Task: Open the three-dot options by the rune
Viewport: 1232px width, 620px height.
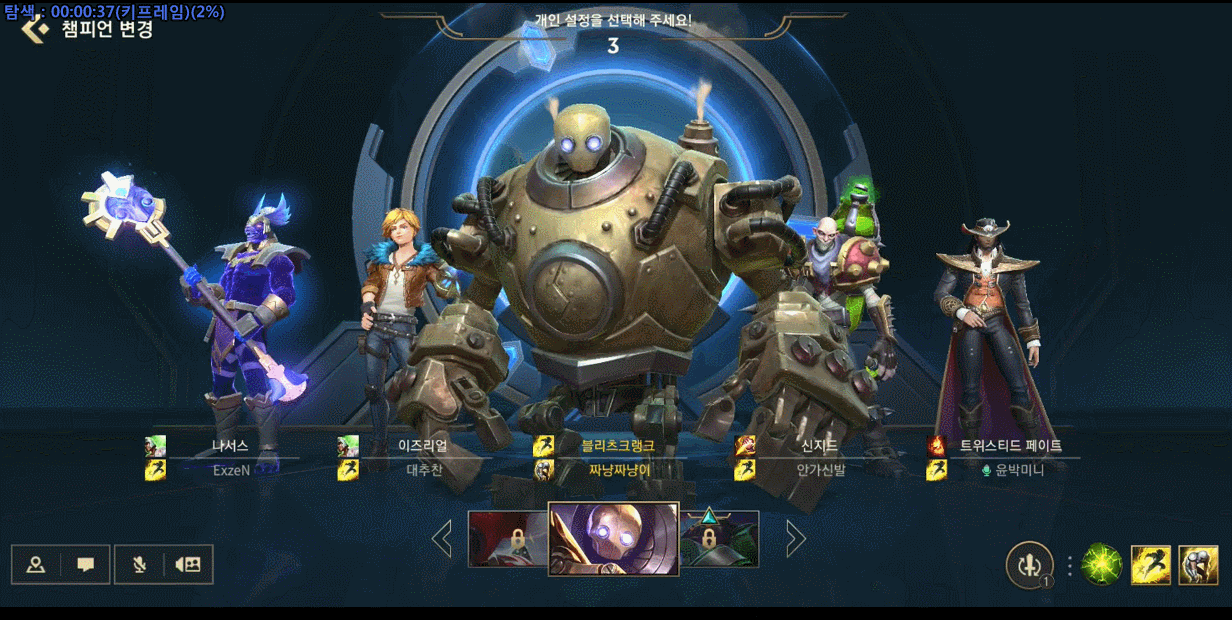Action: point(1069,566)
